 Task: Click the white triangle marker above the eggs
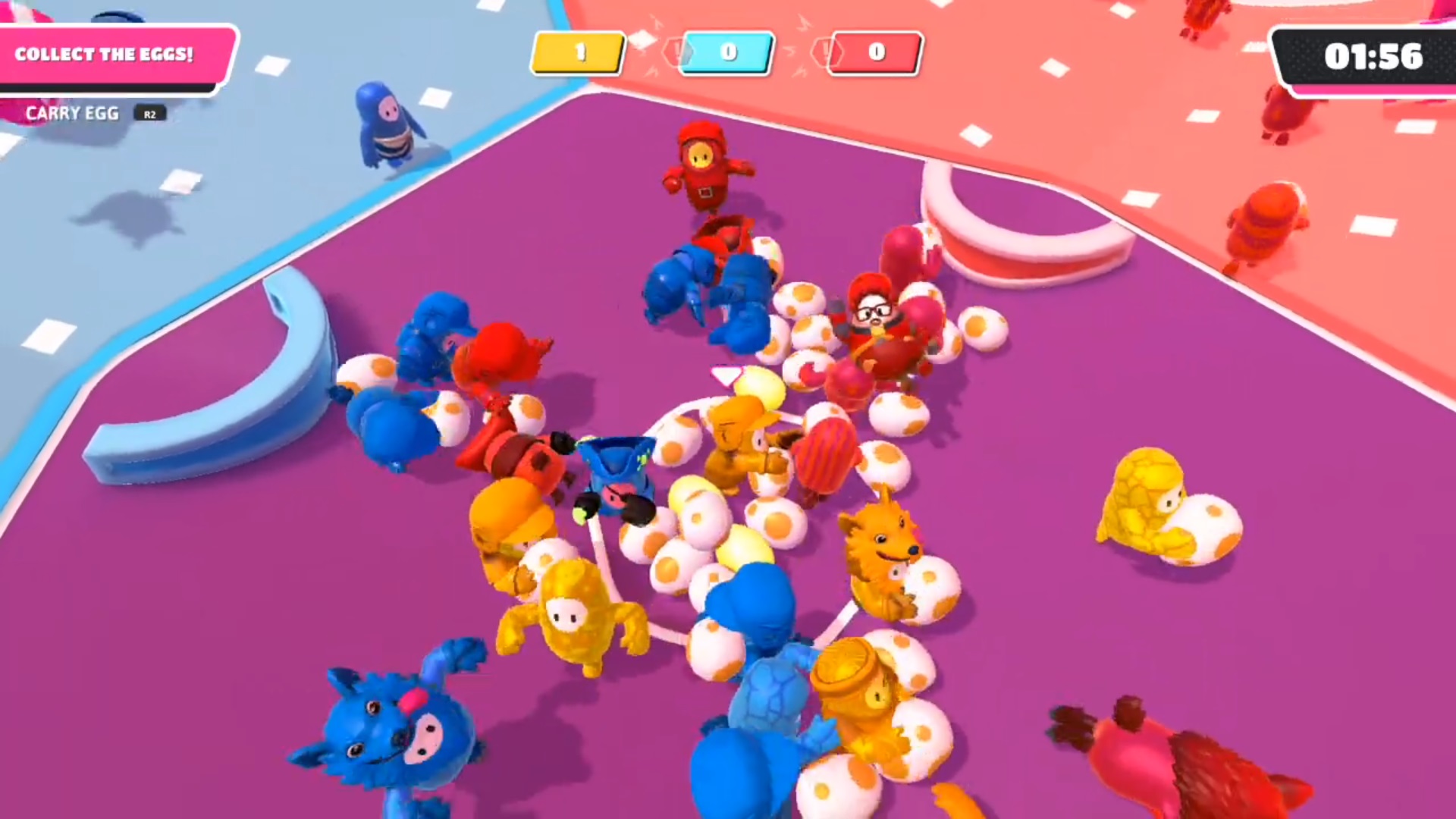point(726,373)
